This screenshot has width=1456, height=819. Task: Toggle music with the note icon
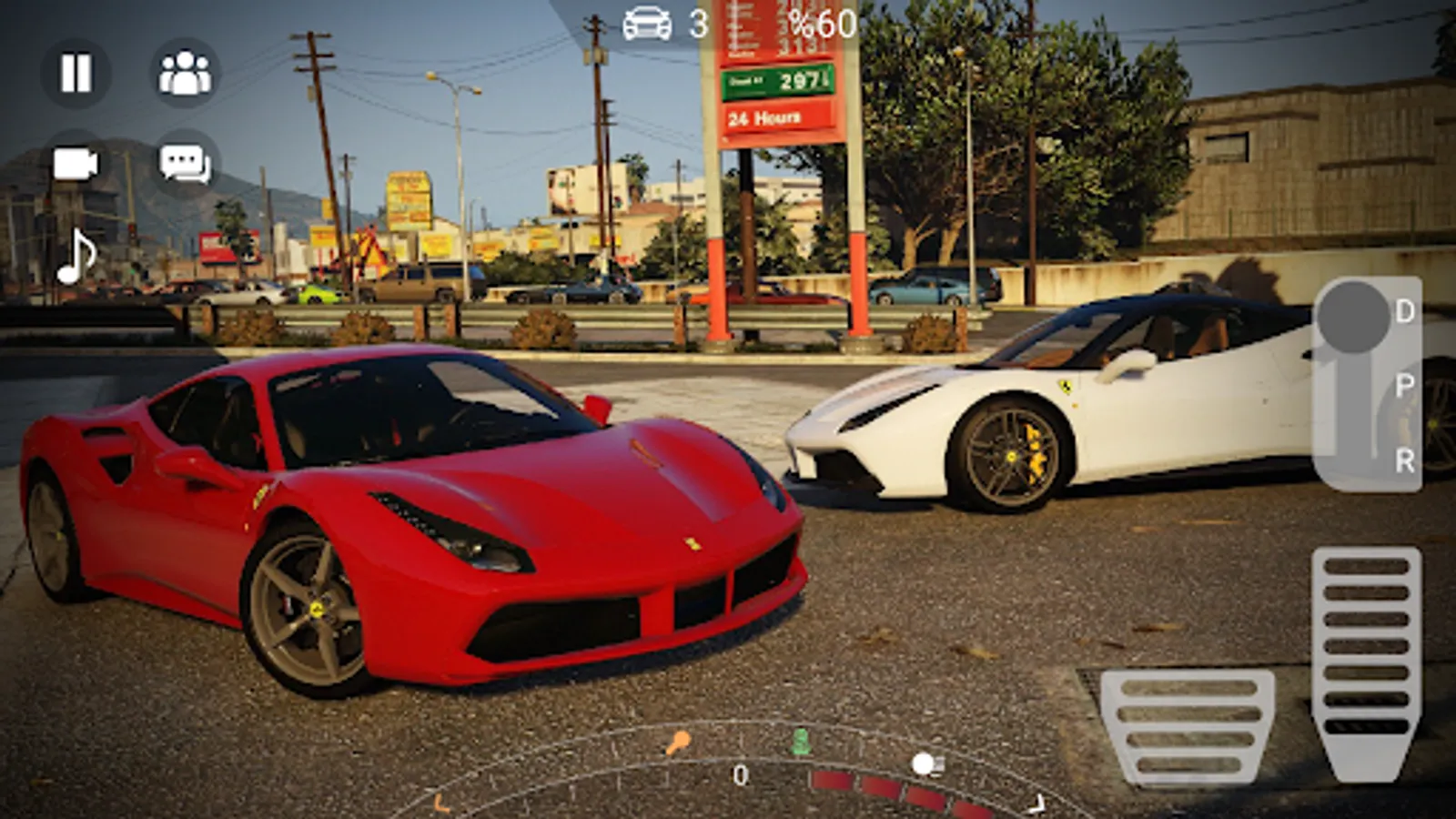(x=76, y=257)
